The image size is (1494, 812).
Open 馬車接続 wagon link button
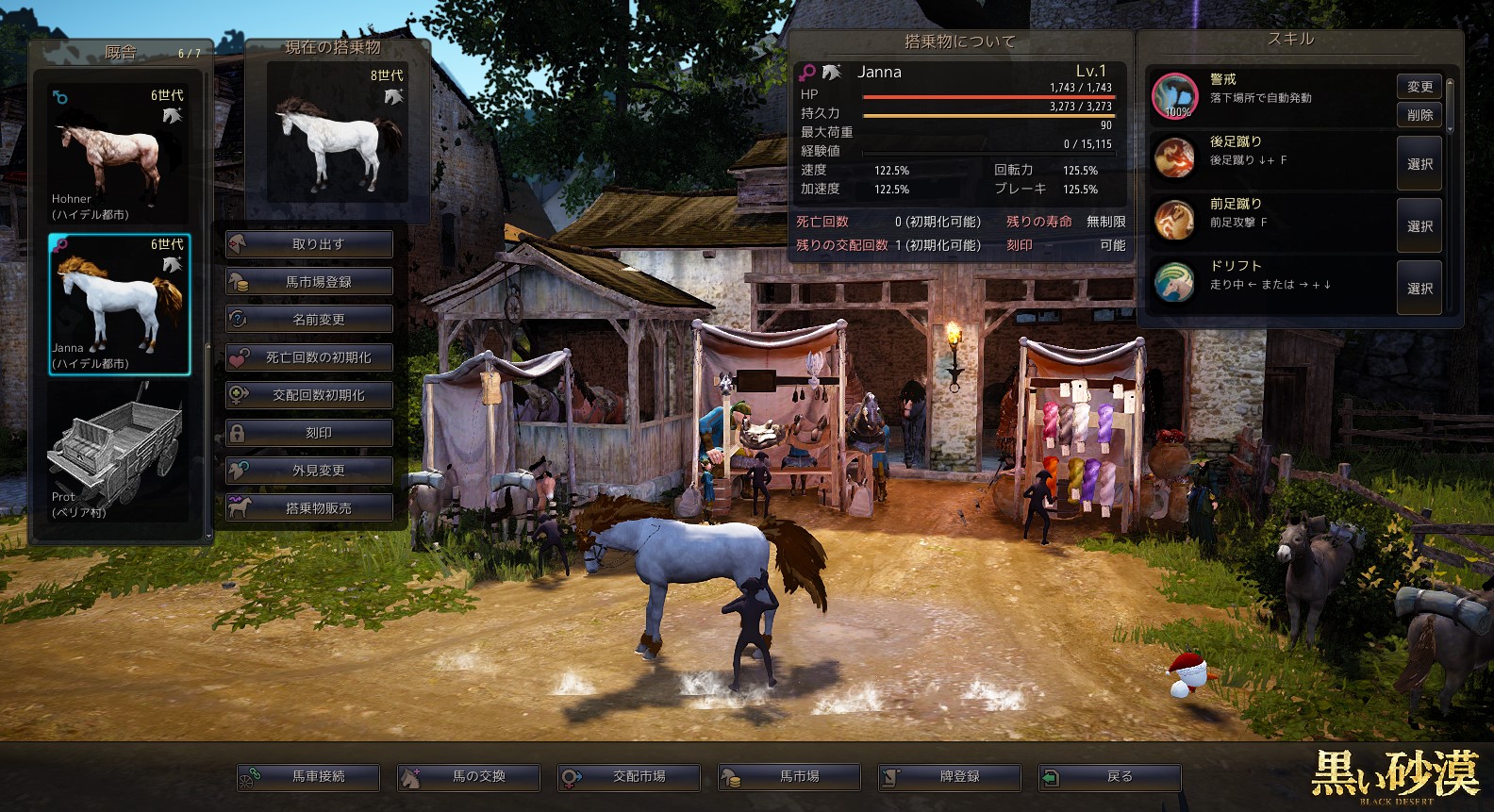tap(308, 777)
